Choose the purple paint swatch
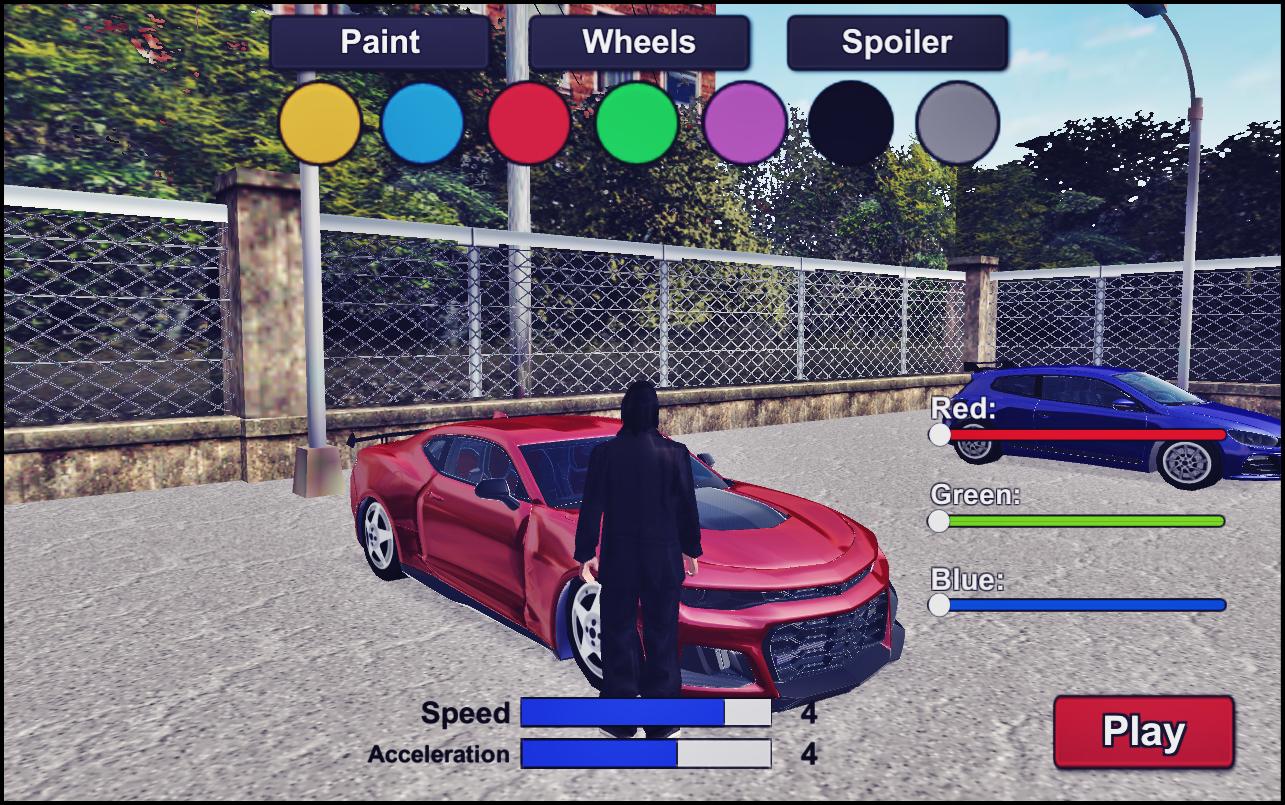 [x=744, y=123]
